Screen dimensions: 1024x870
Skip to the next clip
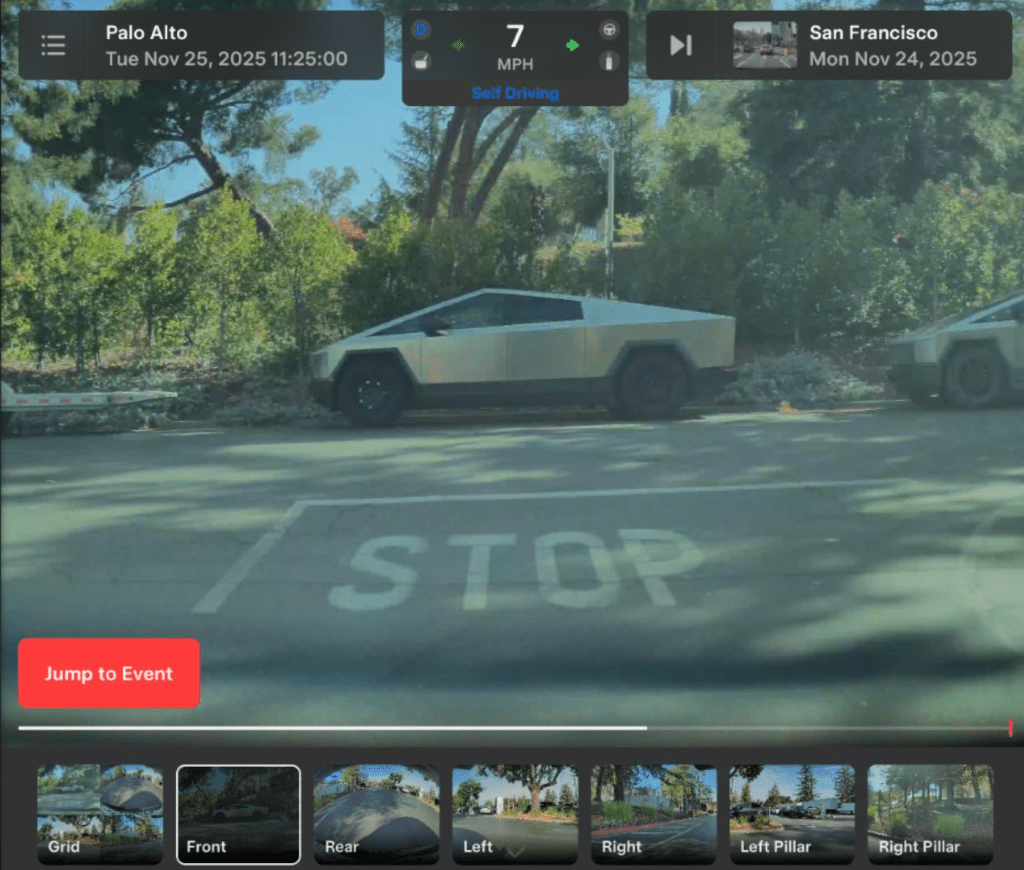click(681, 45)
